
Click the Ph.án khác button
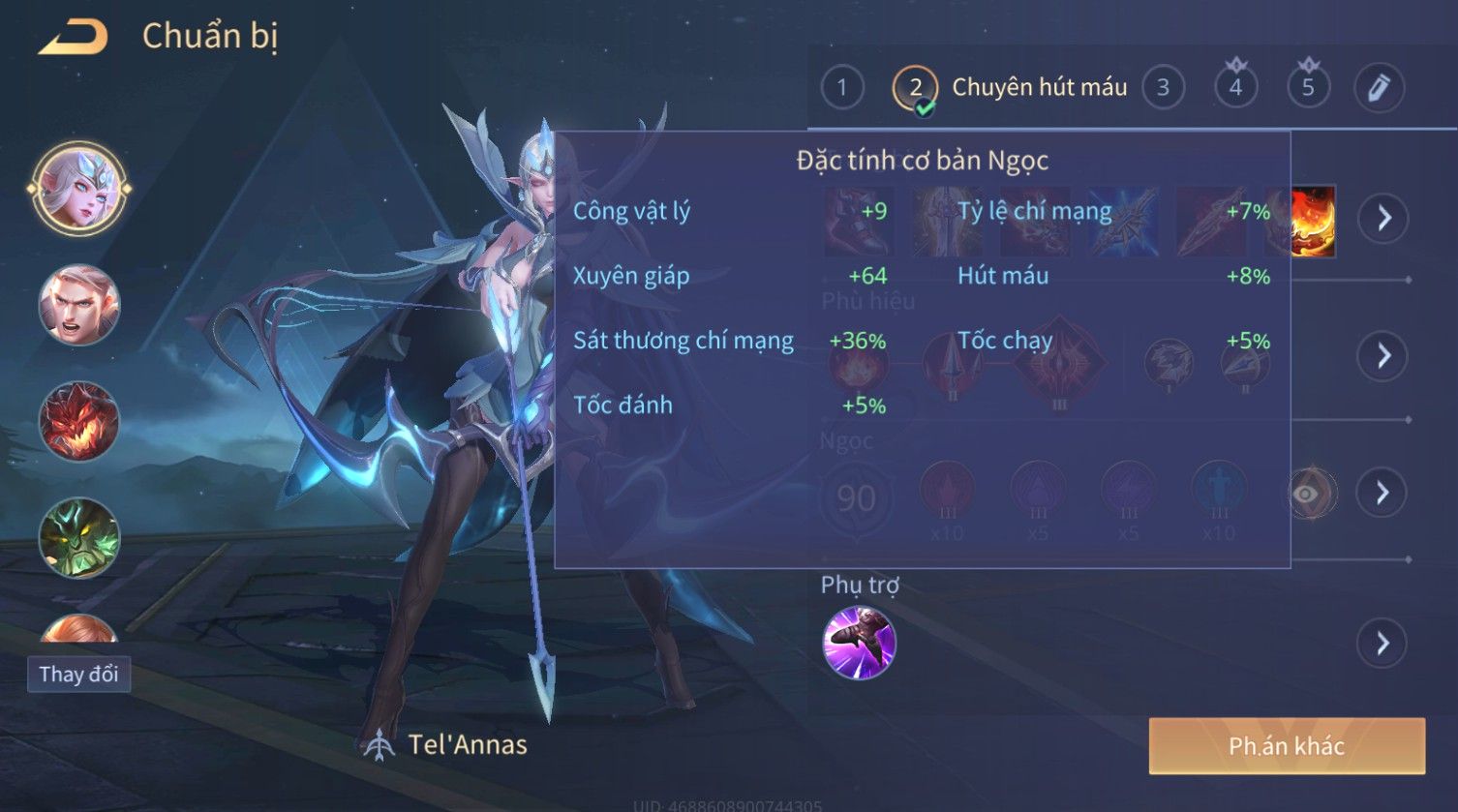coord(1287,746)
